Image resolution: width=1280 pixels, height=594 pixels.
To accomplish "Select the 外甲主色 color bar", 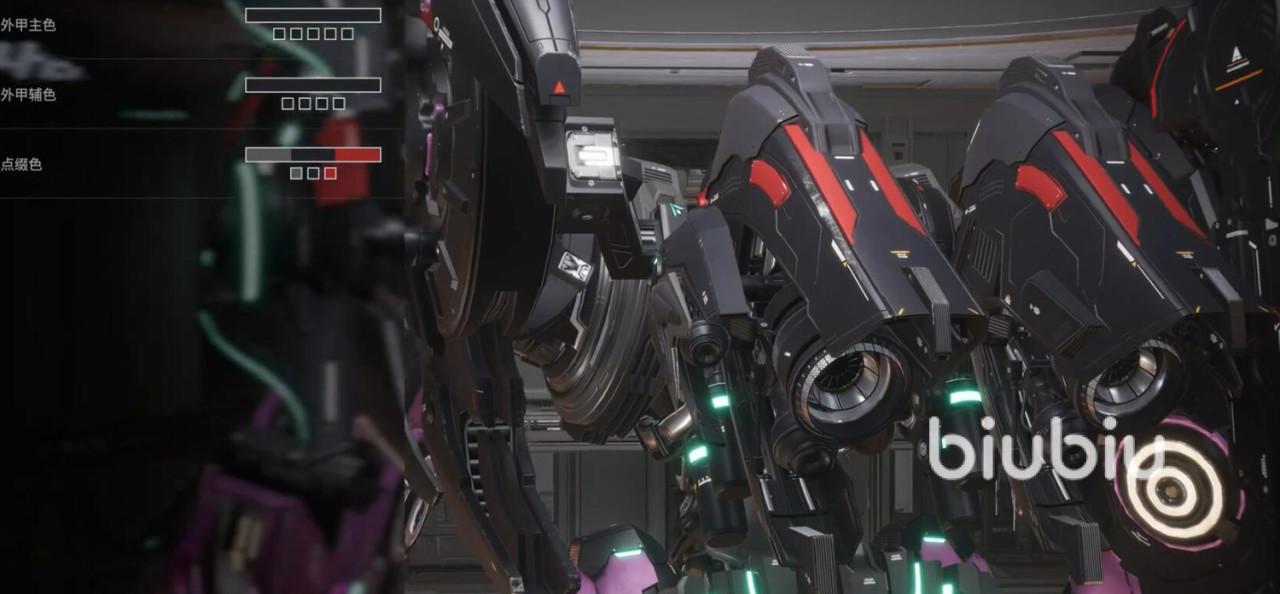I will (313, 15).
